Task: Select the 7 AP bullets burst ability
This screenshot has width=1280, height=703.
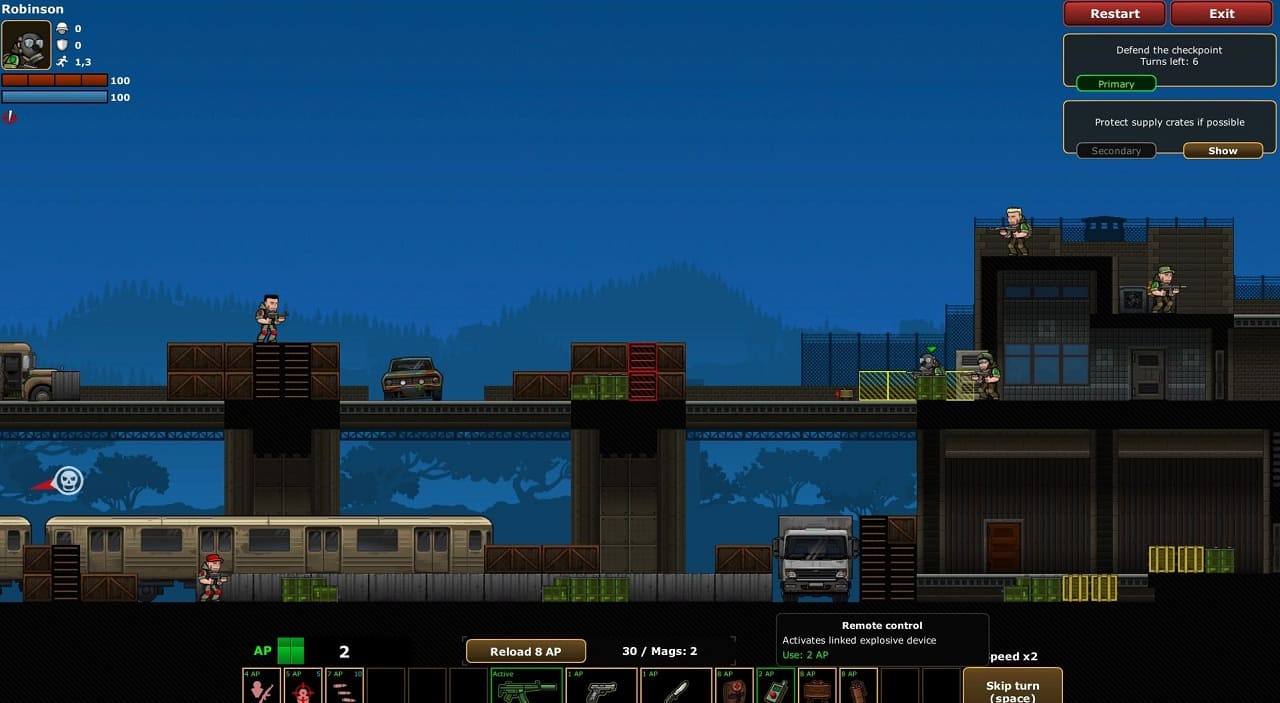Action: (344, 687)
